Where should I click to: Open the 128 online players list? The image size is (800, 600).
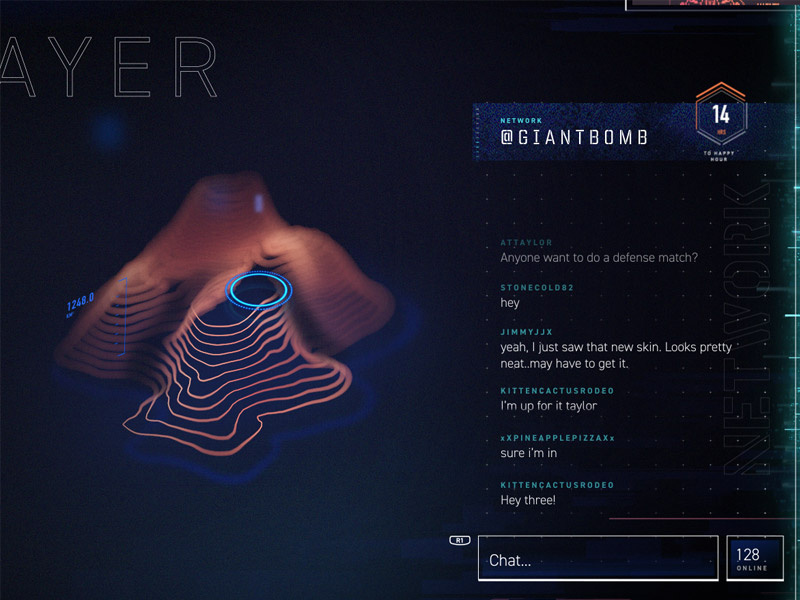pyautogui.click(x=754, y=558)
